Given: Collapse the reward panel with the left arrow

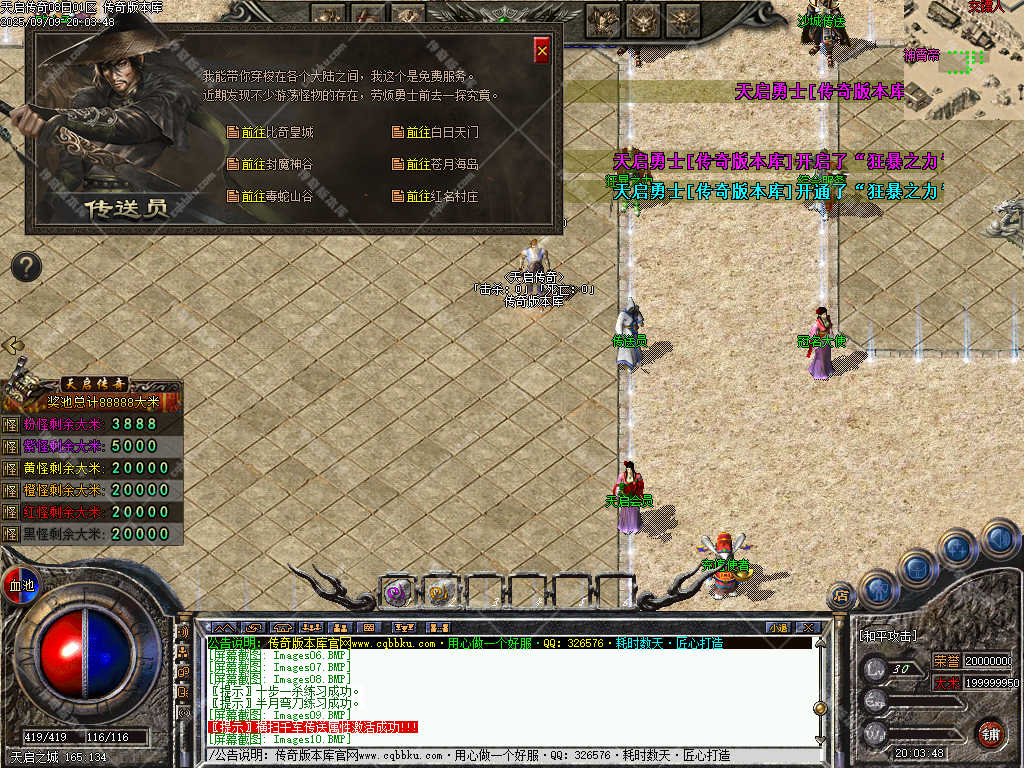Looking at the screenshot, I should click(x=13, y=345).
